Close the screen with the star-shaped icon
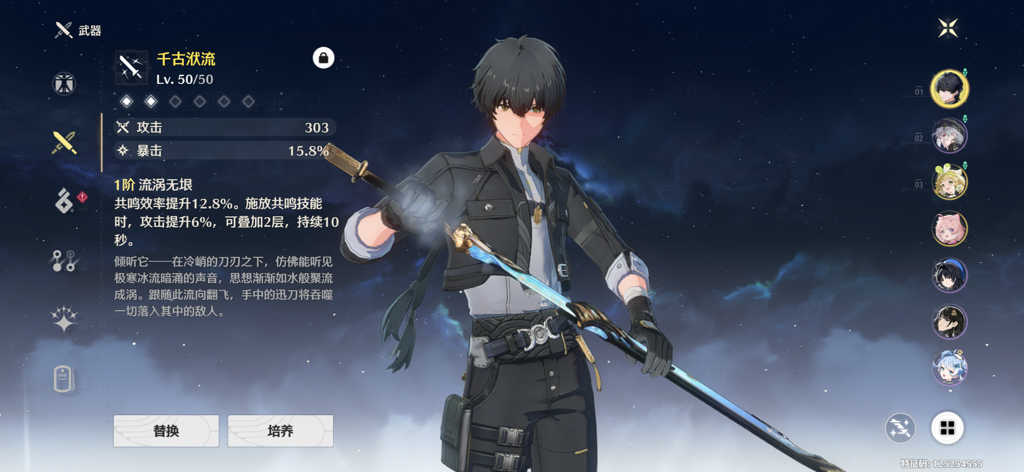The image size is (1024, 472). coord(948,28)
